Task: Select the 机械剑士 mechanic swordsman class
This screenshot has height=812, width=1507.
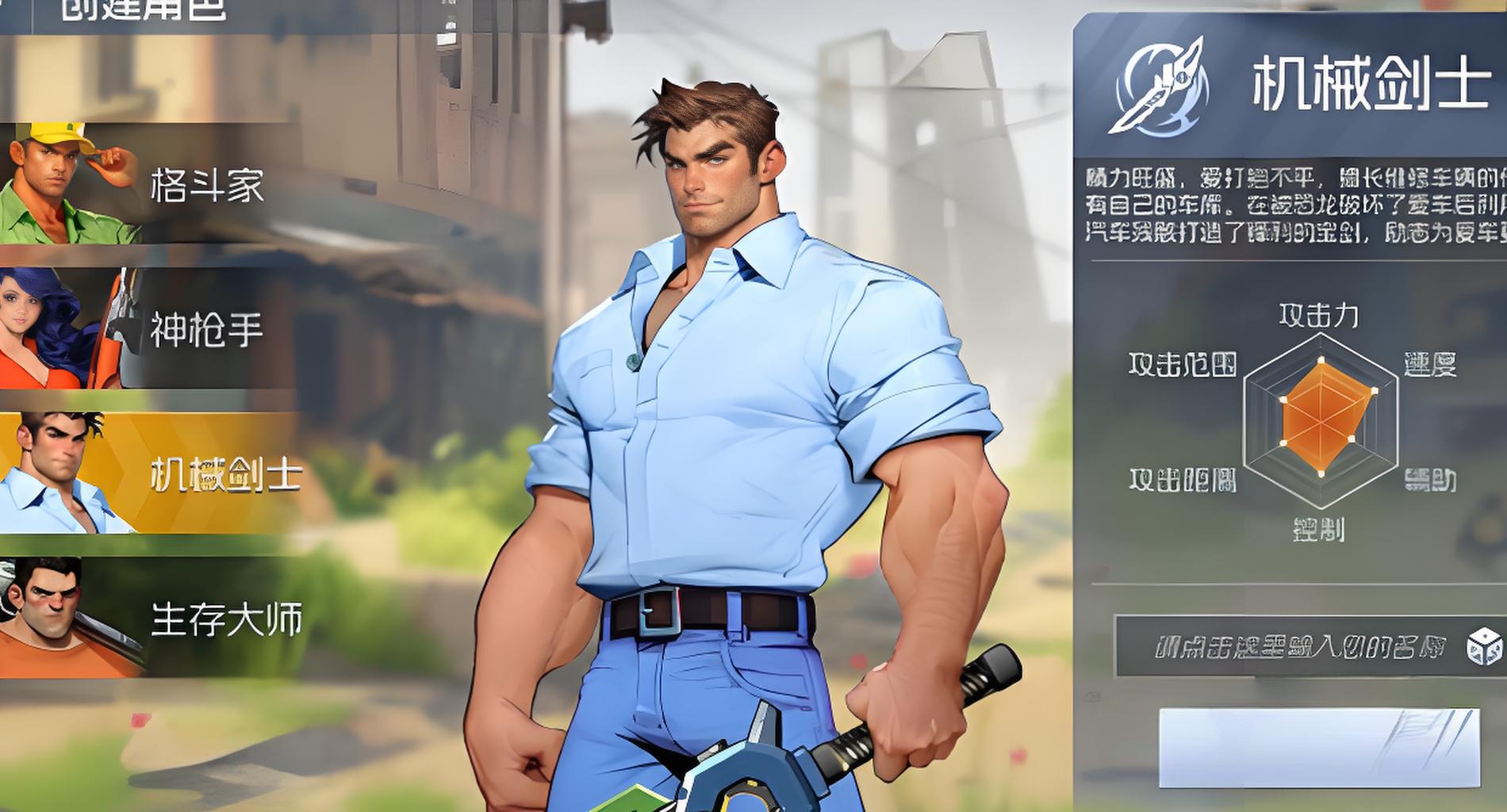Action: pos(151,474)
